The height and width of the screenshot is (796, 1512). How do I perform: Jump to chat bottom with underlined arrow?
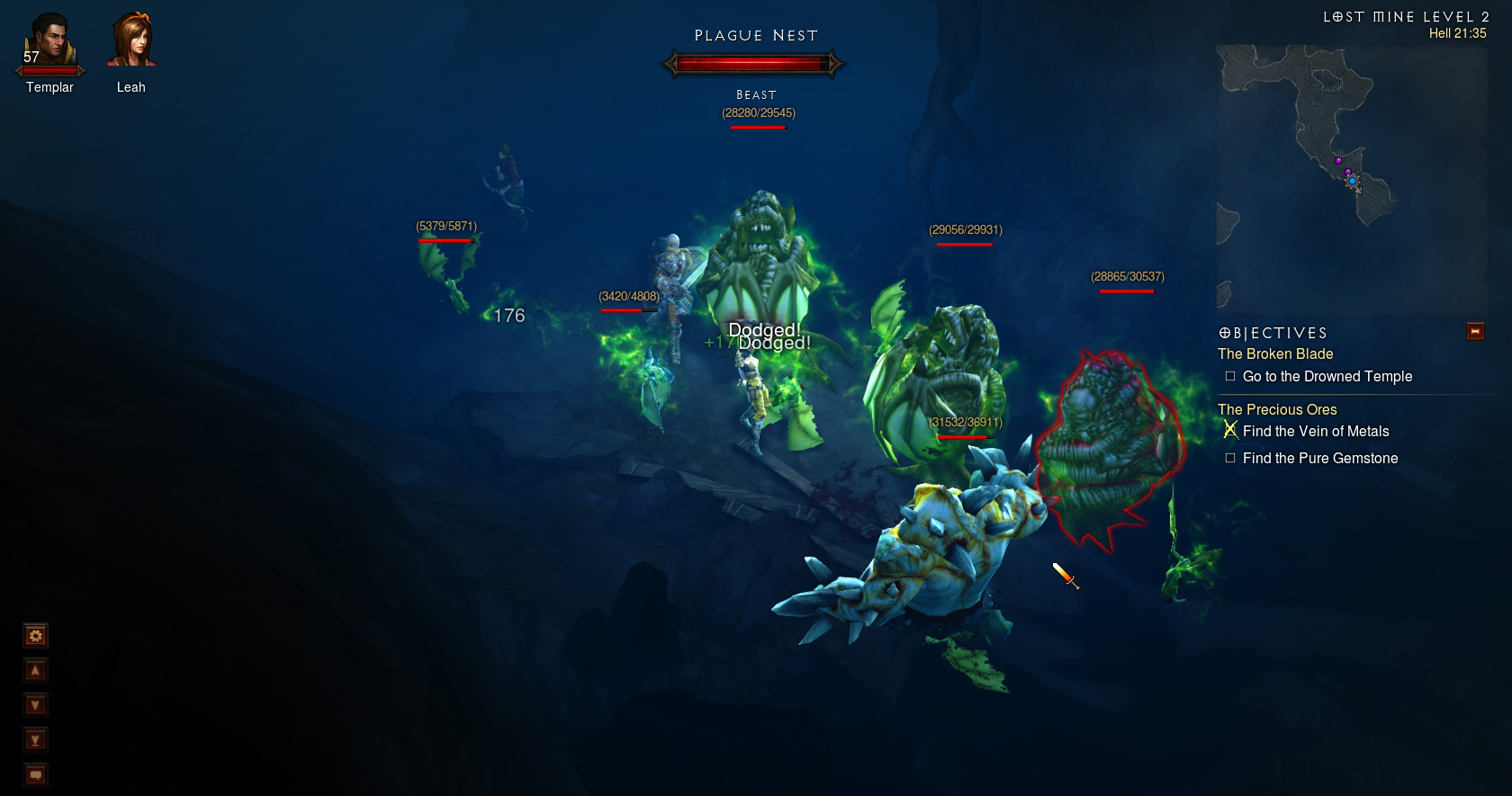[x=35, y=740]
